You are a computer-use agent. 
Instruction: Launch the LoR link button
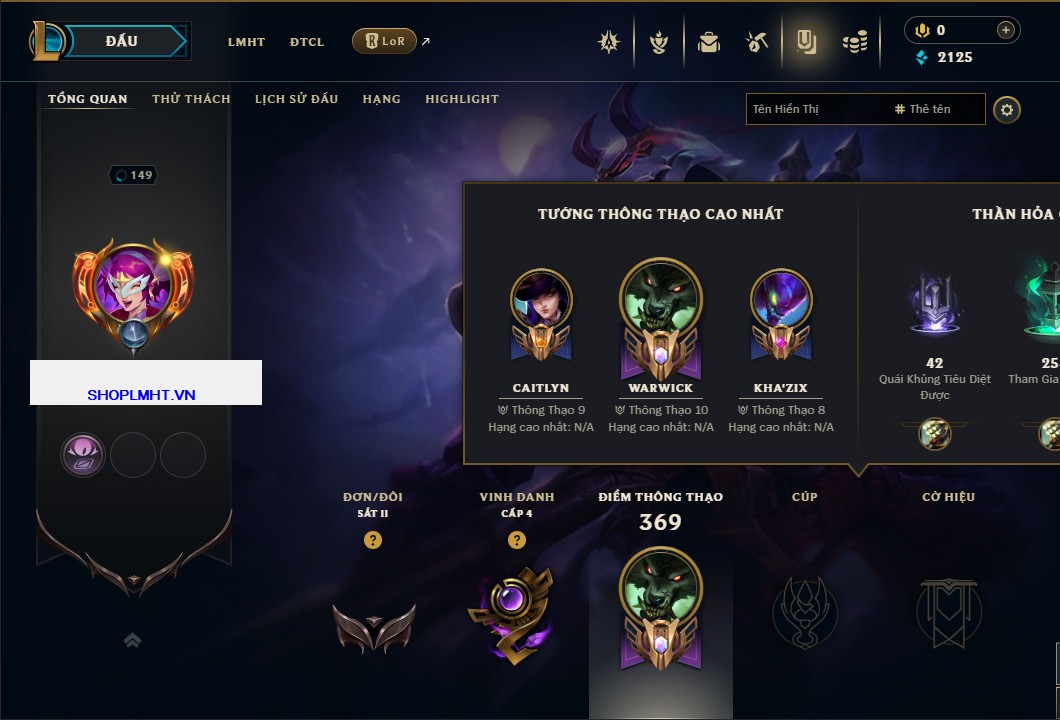[384, 41]
